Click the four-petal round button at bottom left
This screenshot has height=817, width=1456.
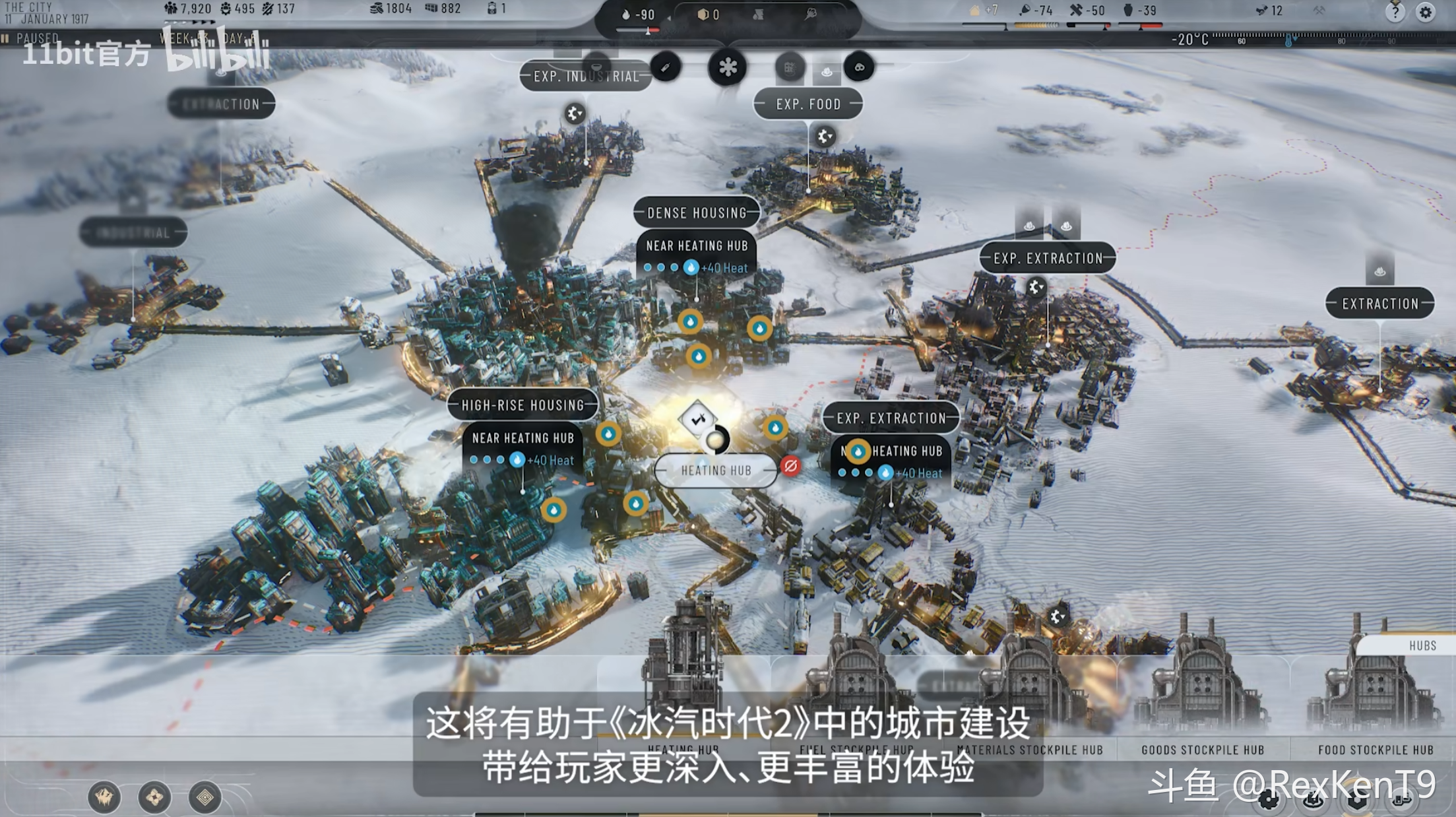pyautogui.click(x=154, y=798)
